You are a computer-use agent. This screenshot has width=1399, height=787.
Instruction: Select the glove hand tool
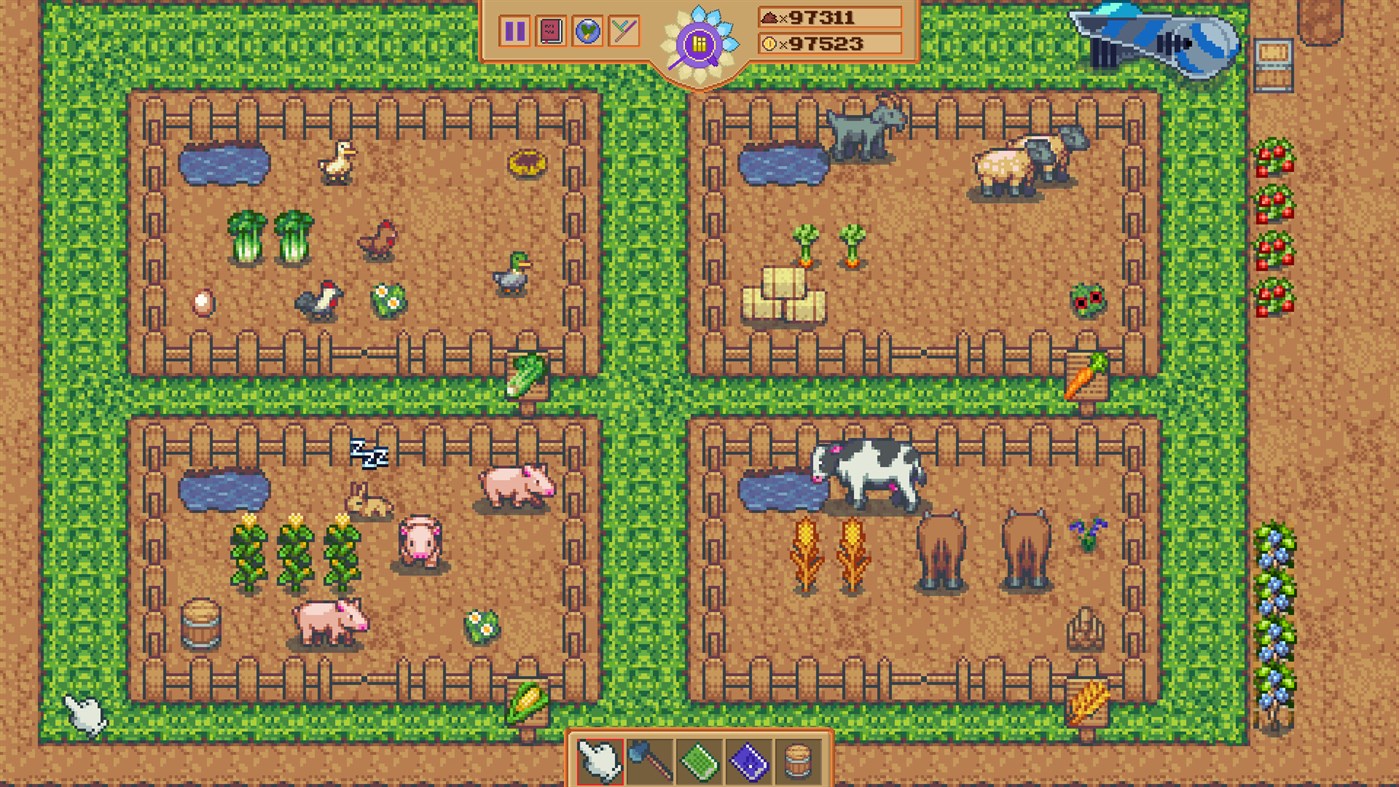(598, 762)
